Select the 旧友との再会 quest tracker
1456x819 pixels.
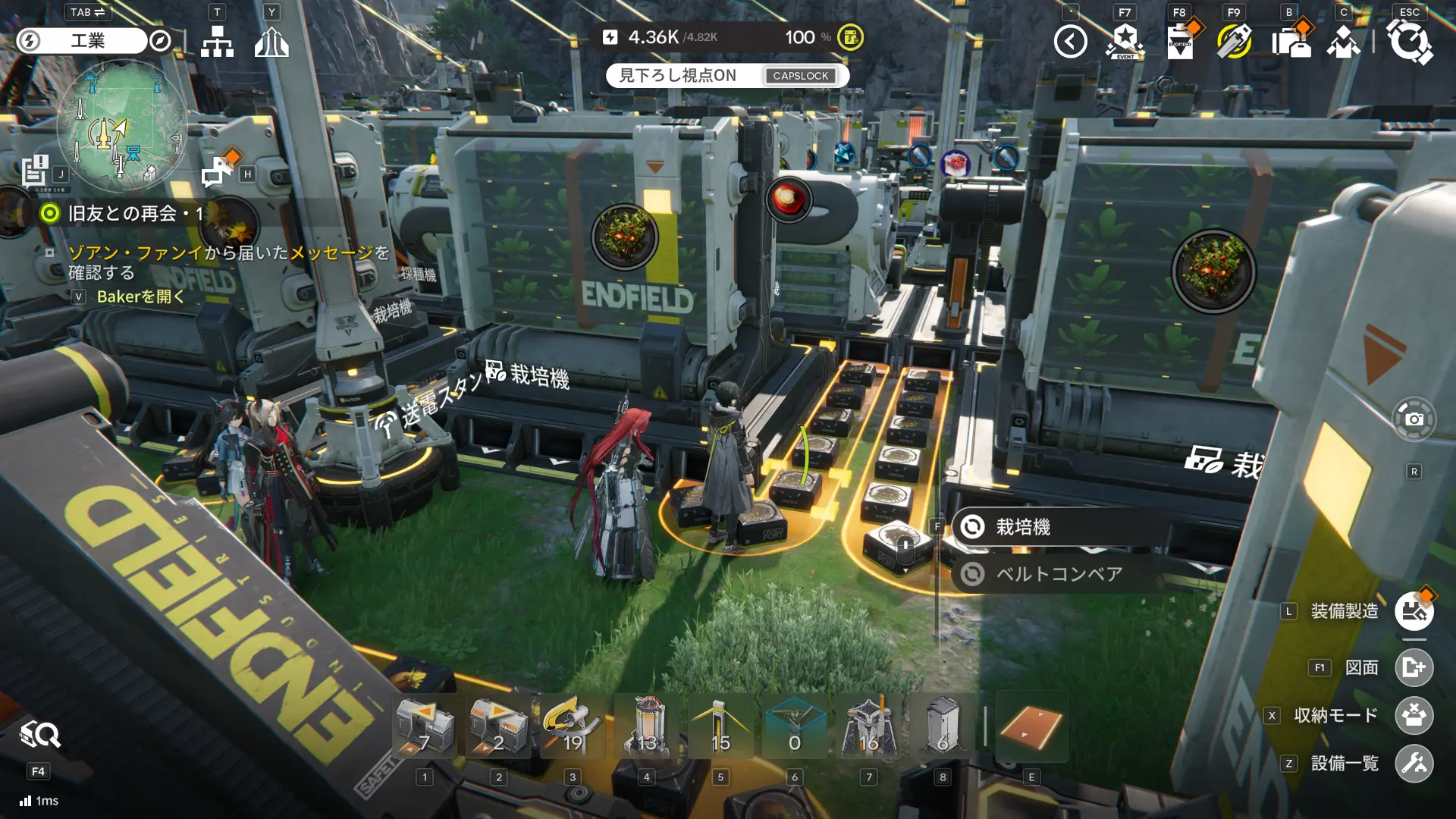tap(123, 213)
